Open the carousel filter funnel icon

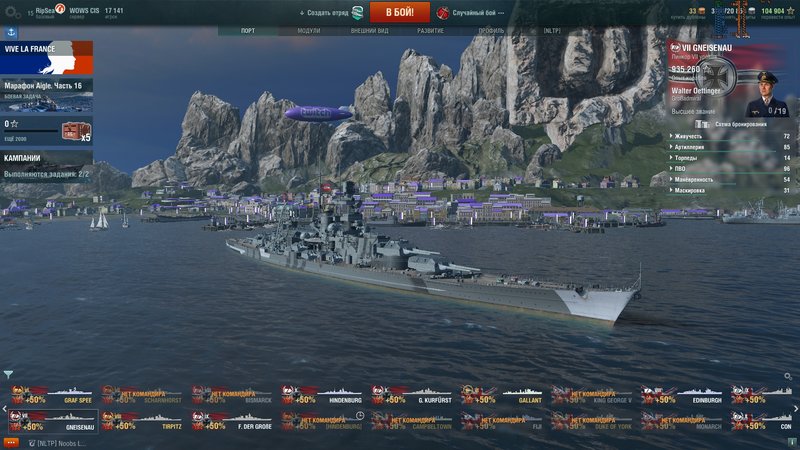(x=8, y=375)
